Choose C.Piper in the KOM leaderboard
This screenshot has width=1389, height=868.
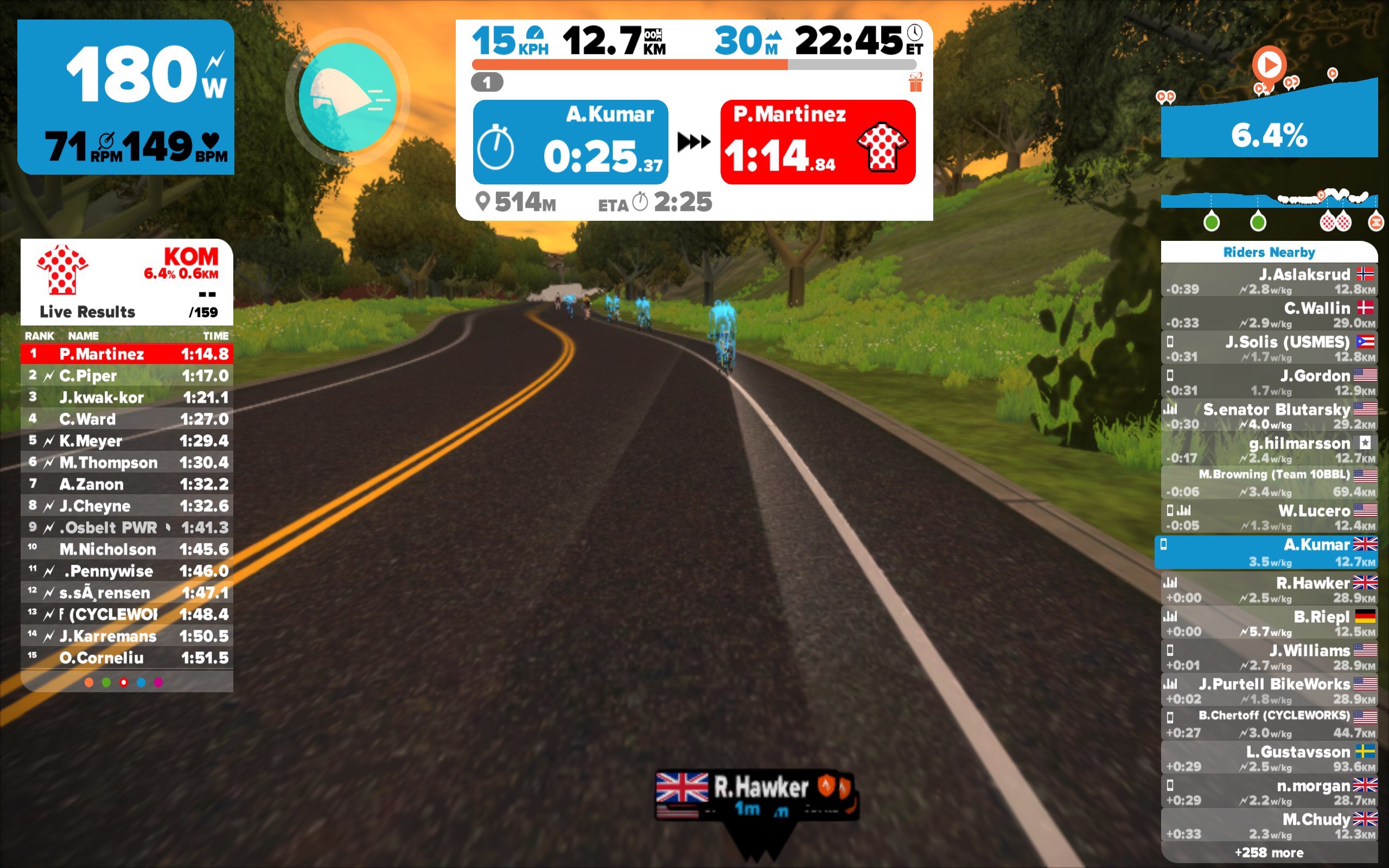[127, 375]
